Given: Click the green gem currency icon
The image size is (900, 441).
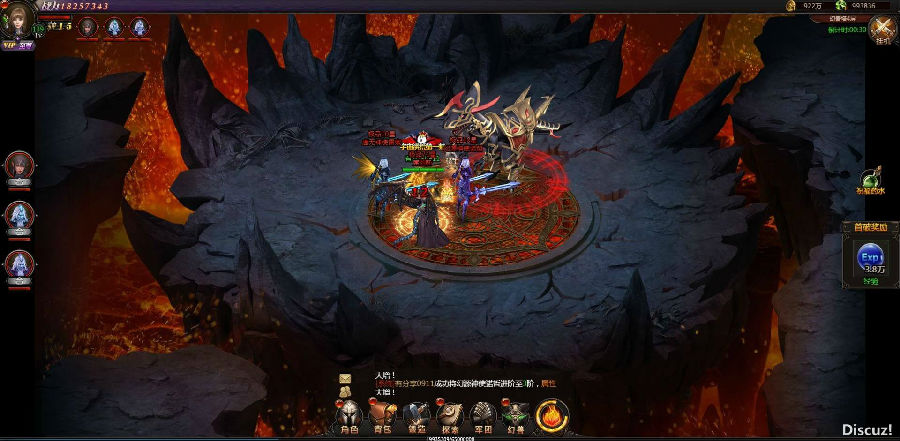Looking at the screenshot, I should click(842, 6).
